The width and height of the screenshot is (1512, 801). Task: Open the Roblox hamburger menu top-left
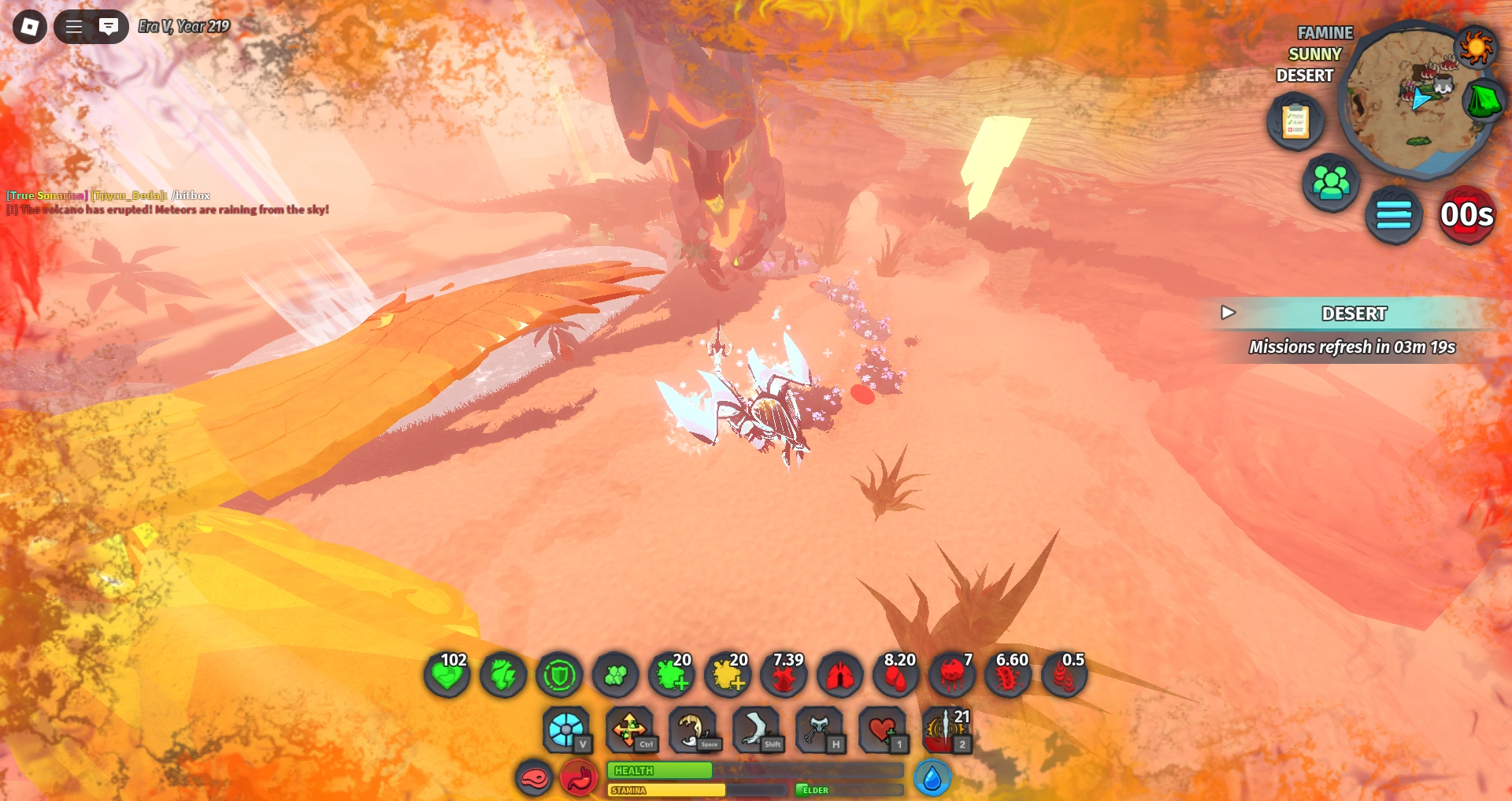72,25
